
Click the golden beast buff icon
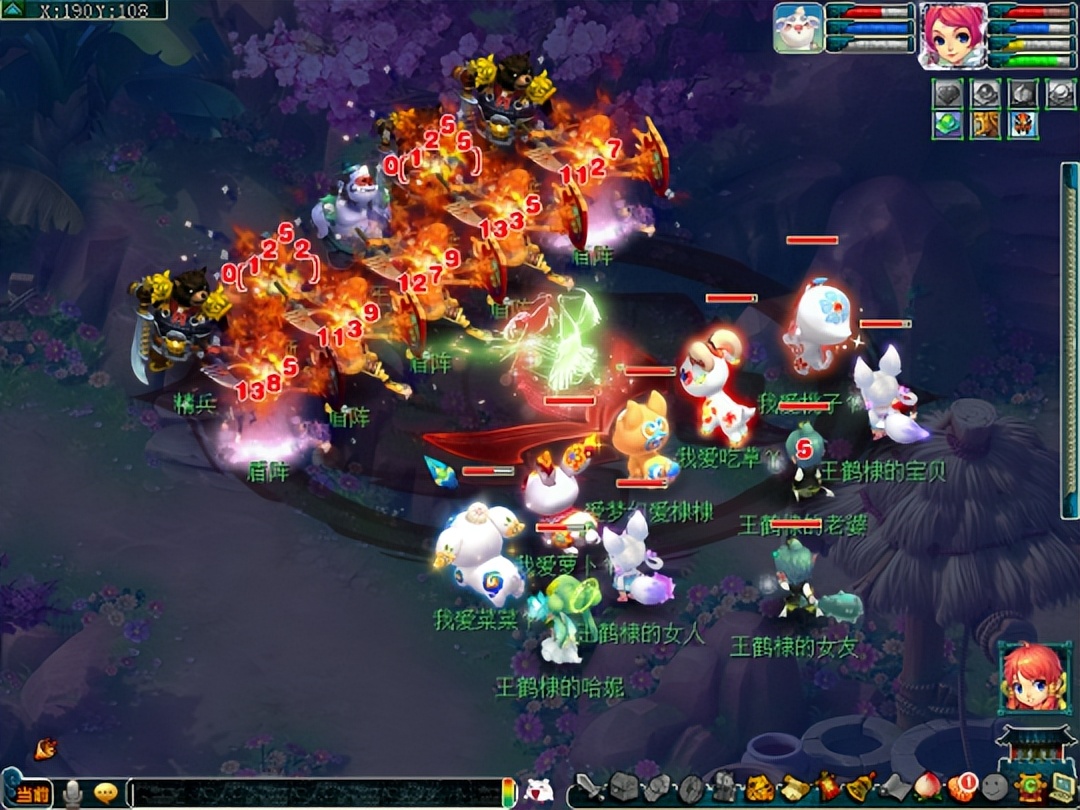pyautogui.click(x=985, y=125)
